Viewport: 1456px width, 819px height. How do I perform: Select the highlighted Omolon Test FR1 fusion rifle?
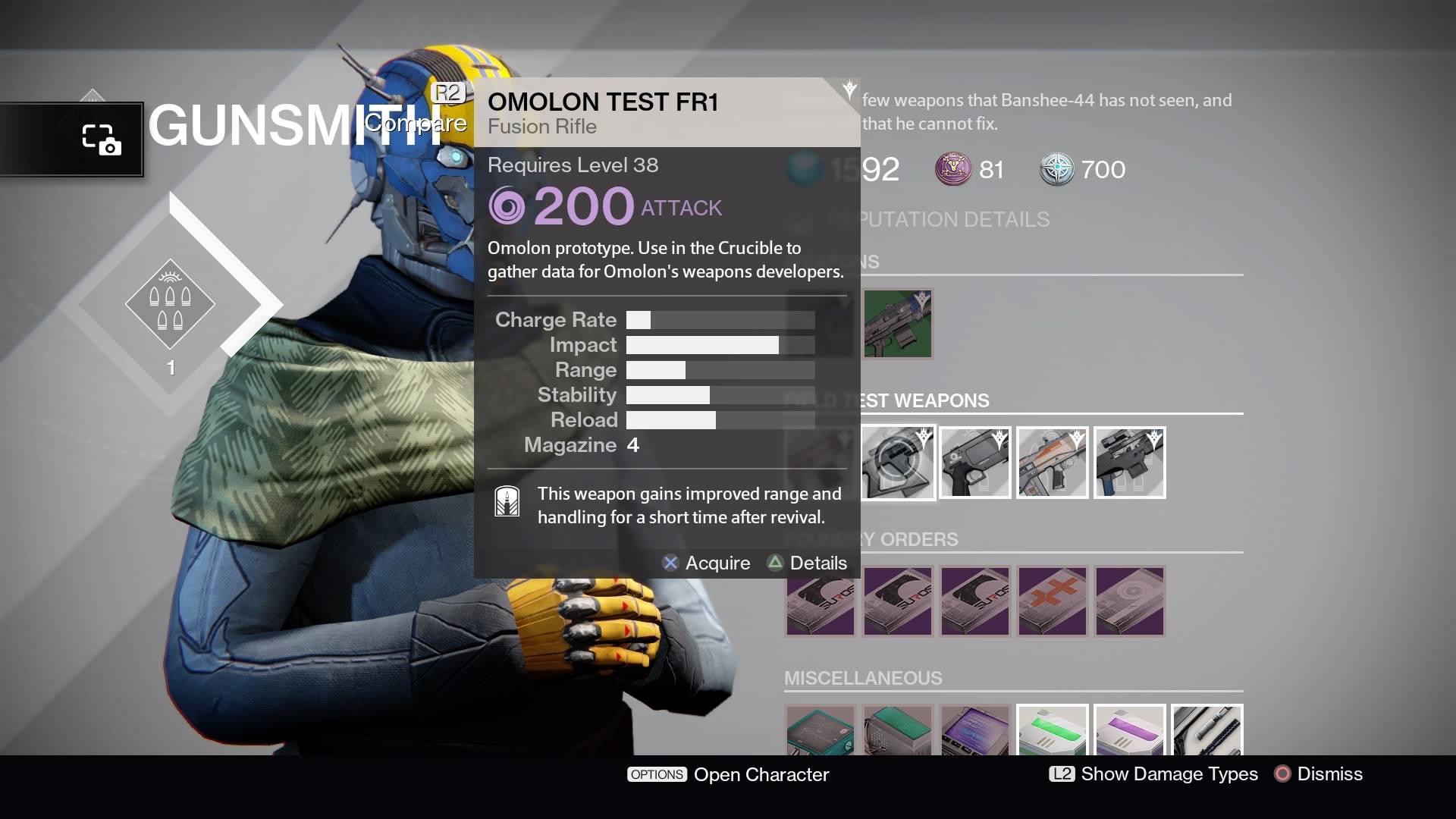pyautogui.click(x=898, y=463)
